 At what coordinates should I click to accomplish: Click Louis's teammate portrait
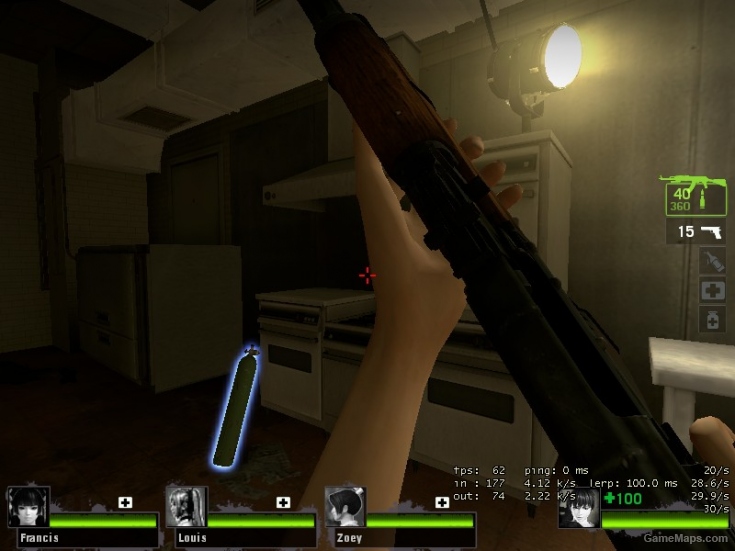[186, 507]
